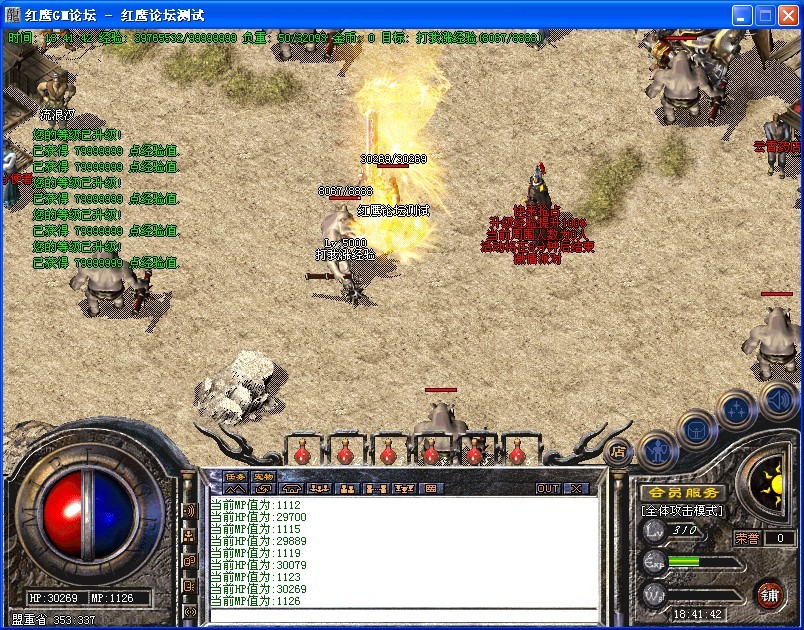The width and height of the screenshot is (804, 630).
Task: Click the round 店 shop button
Action: tap(620, 451)
